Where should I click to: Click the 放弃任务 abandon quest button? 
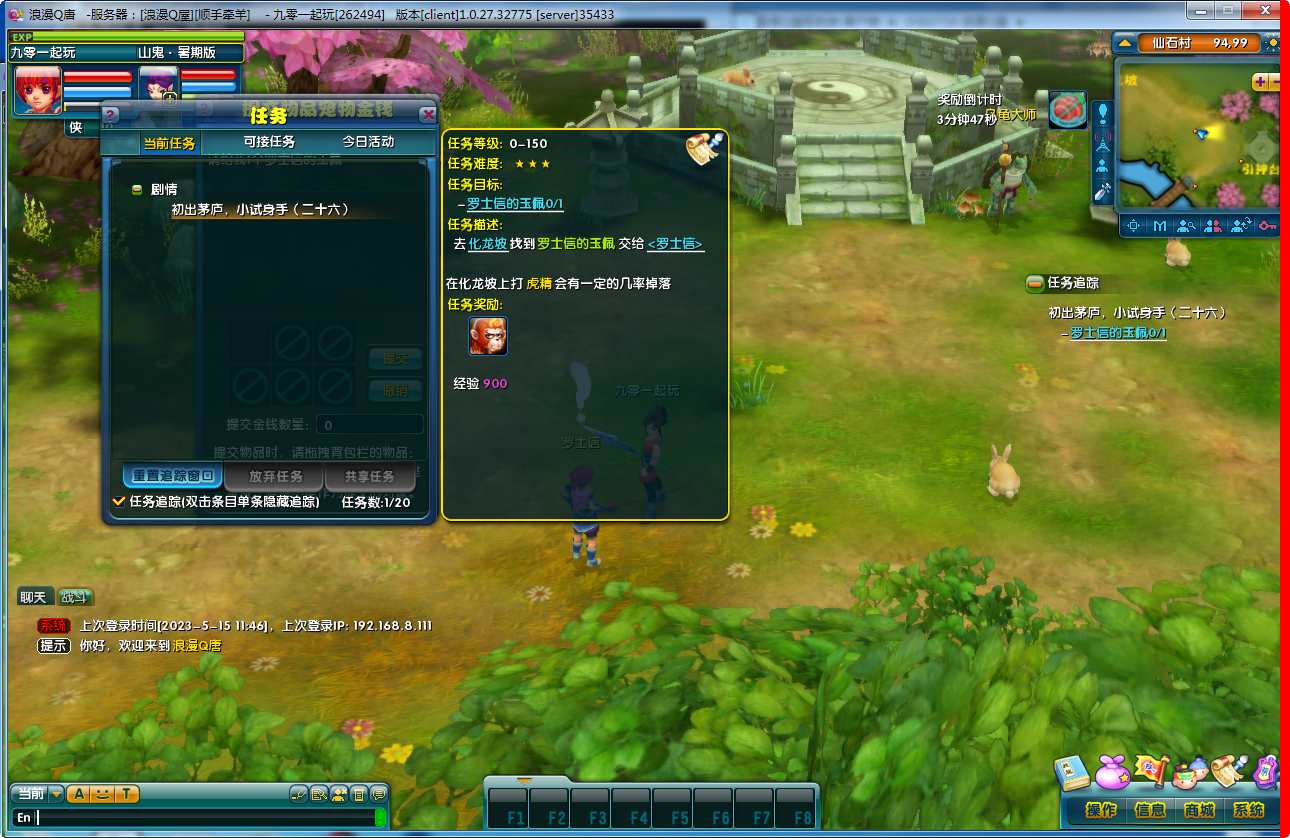pyautogui.click(x=273, y=476)
